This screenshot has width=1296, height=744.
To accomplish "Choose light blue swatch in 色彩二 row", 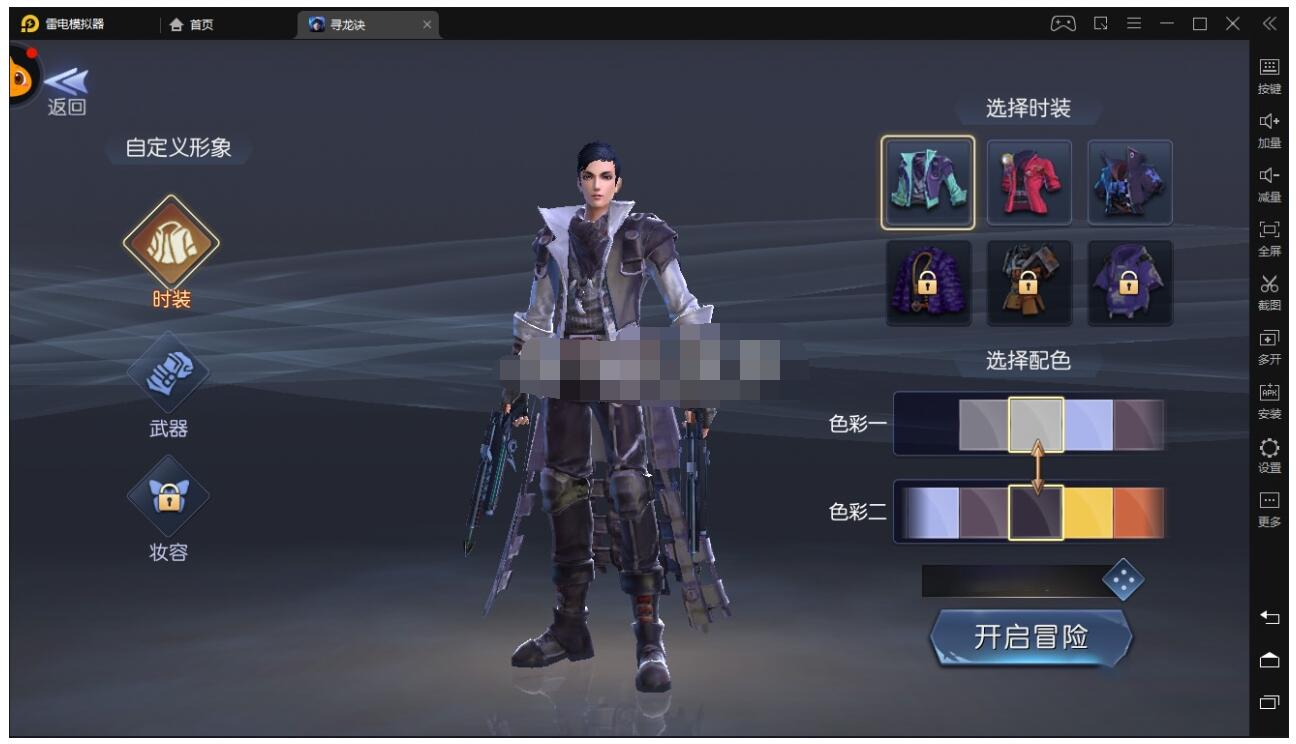I will coord(932,511).
